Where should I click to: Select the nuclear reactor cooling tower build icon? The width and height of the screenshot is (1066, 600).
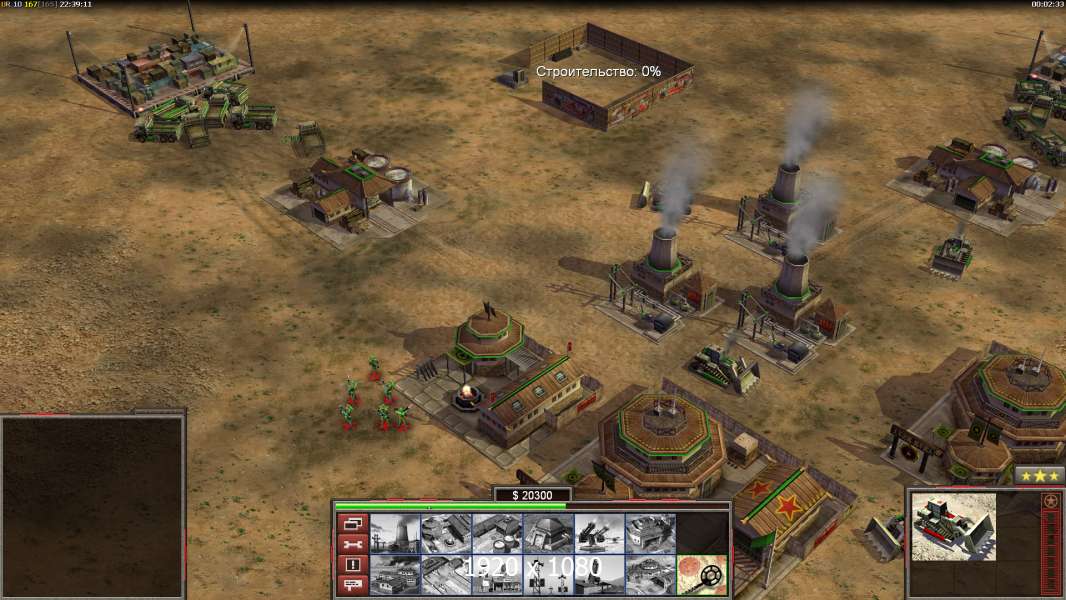395,534
